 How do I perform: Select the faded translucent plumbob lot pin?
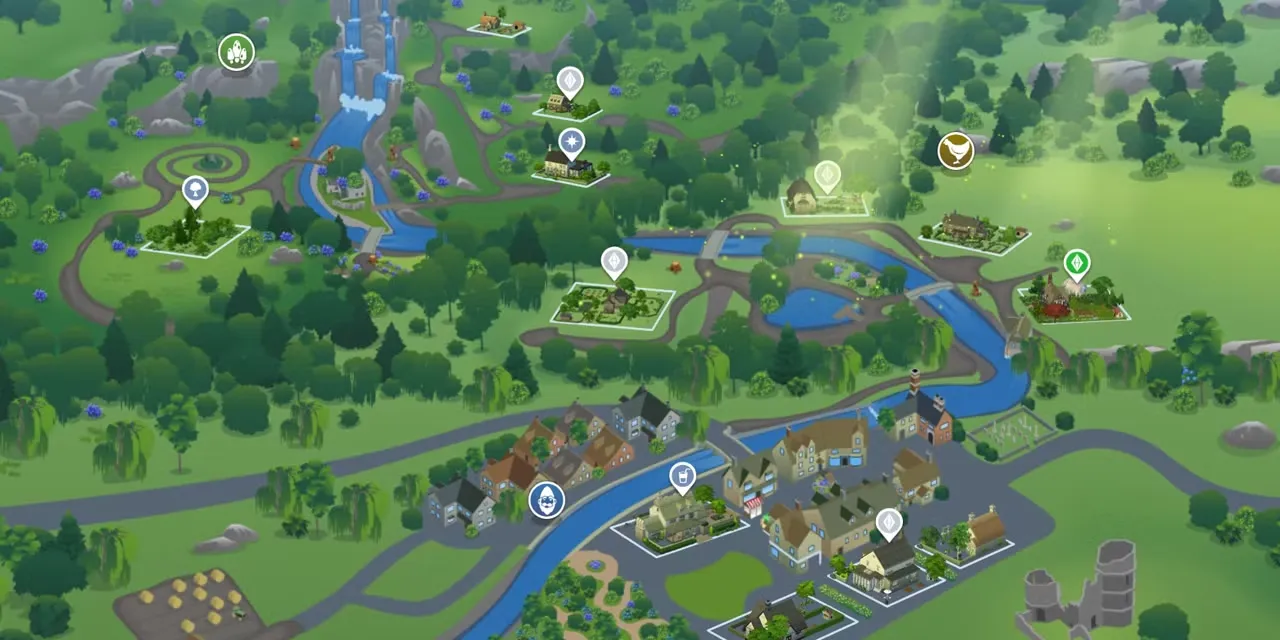(x=827, y=176)
